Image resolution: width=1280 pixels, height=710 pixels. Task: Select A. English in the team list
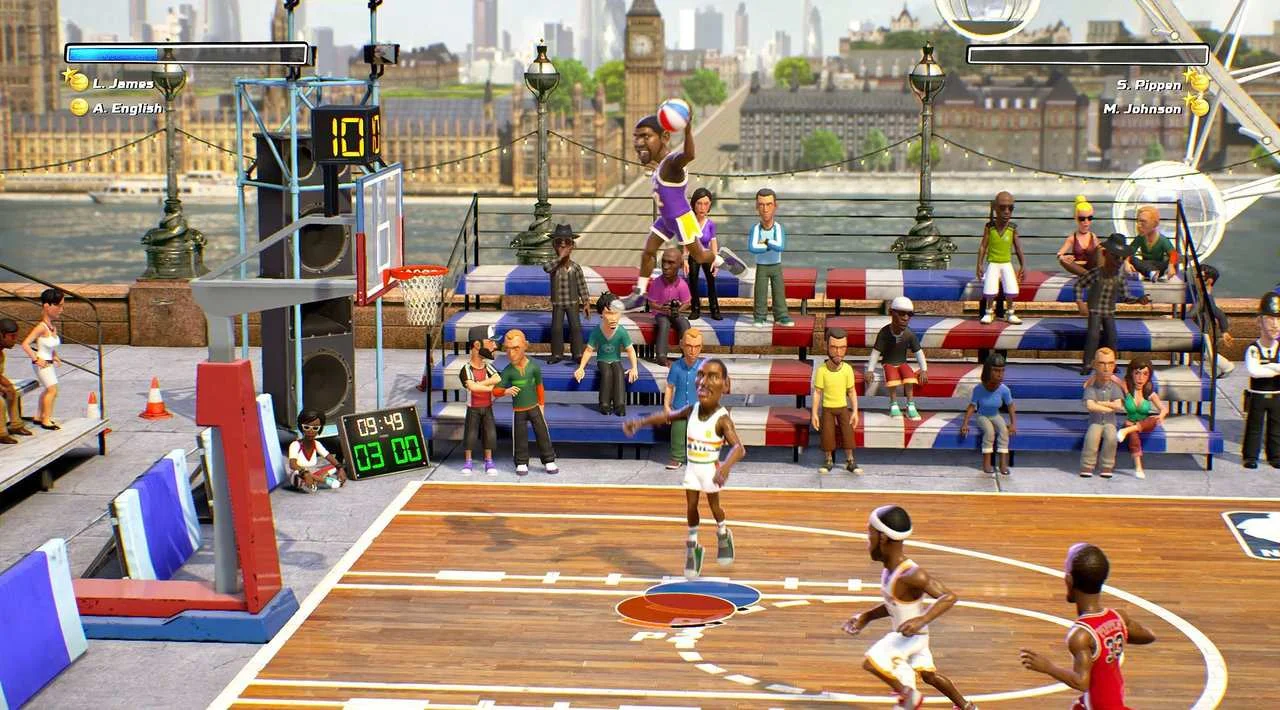127,108
